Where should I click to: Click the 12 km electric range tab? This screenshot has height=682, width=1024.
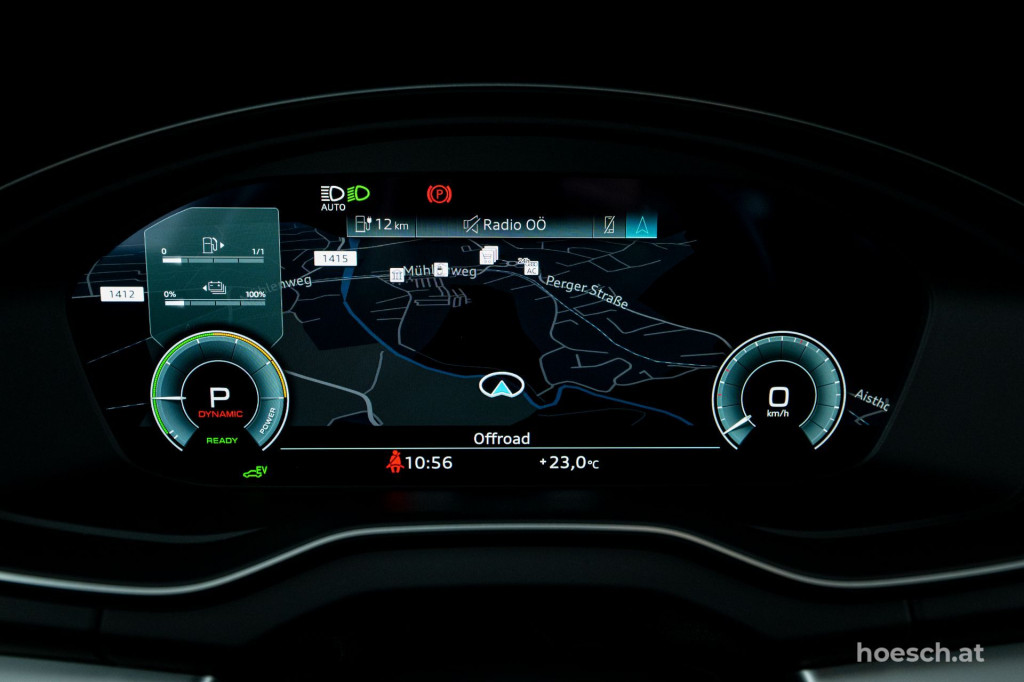(x=382, y=225)
